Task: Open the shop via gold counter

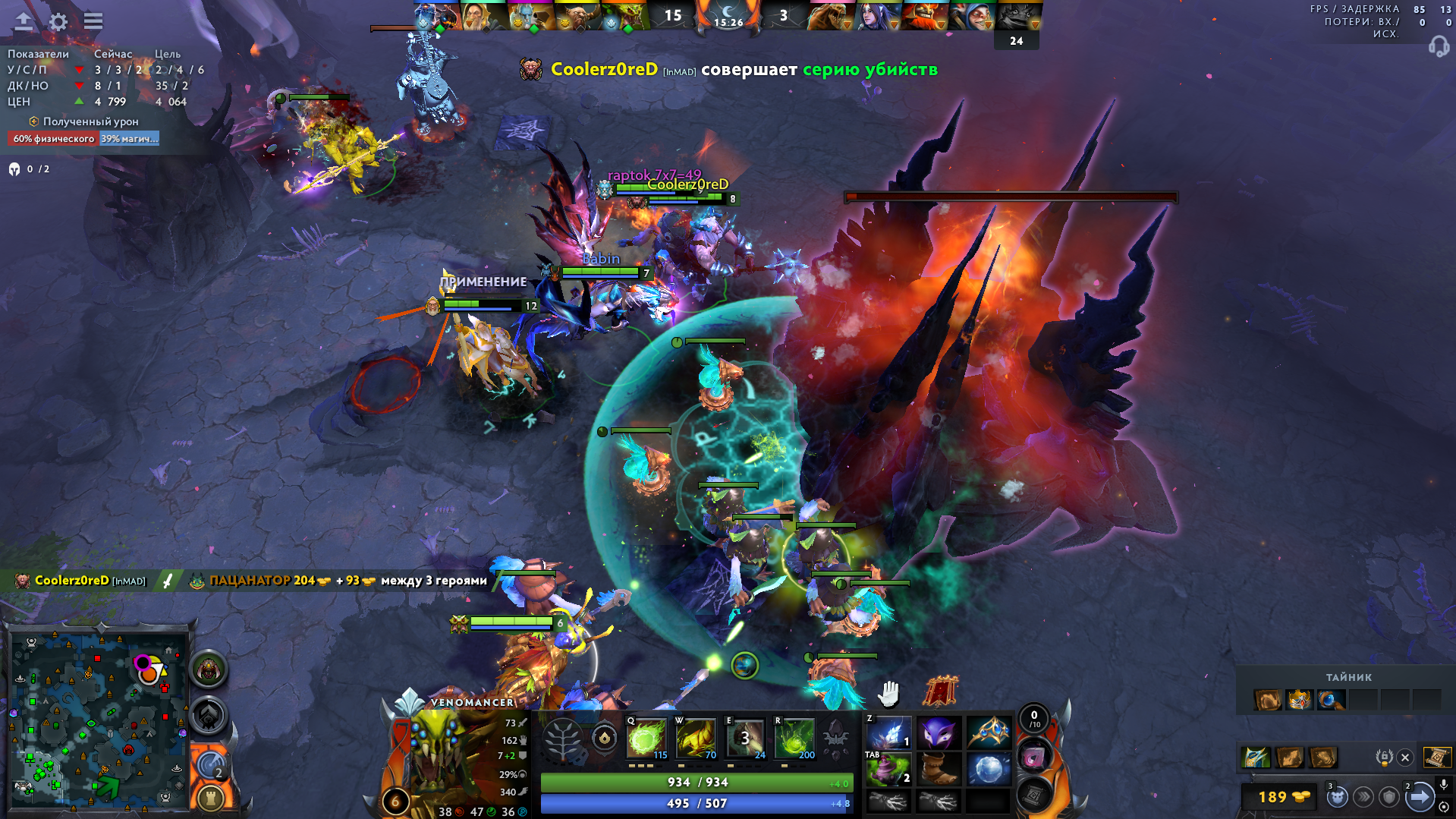Action: tap(1281, 797)
